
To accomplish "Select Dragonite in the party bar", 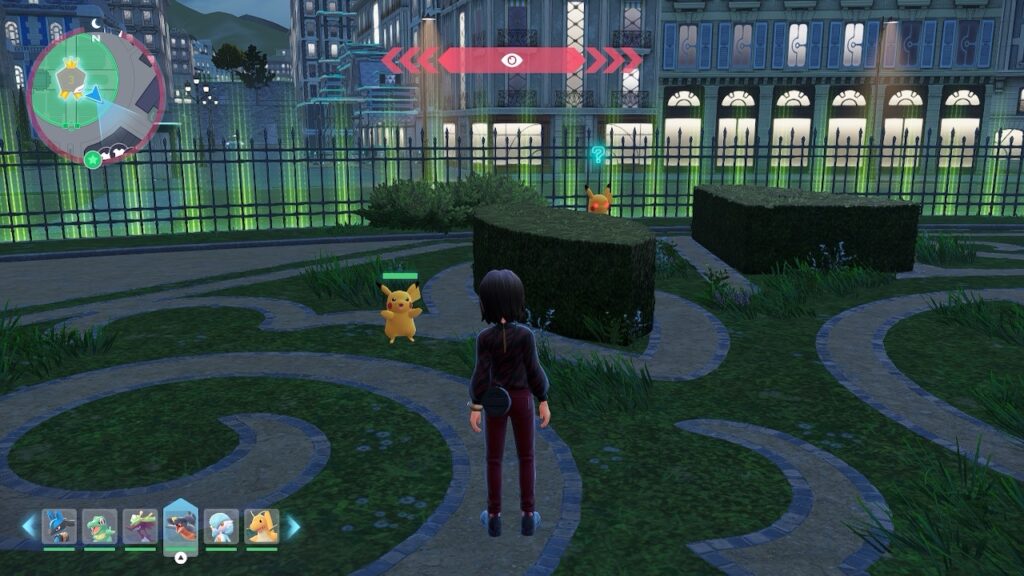I will (x=262, y=526).
